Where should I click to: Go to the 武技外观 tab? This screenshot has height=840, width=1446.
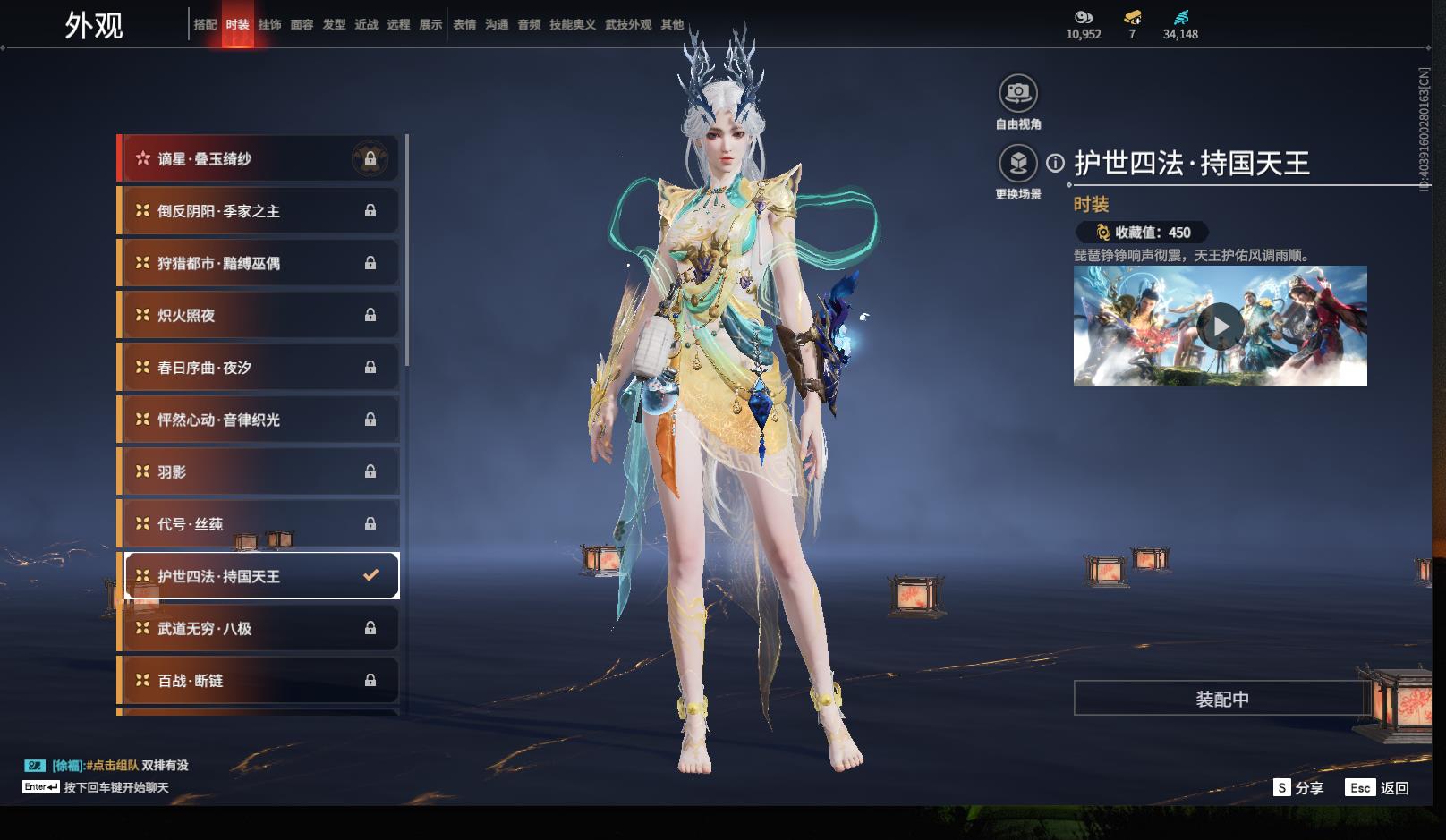pos(628,25)
